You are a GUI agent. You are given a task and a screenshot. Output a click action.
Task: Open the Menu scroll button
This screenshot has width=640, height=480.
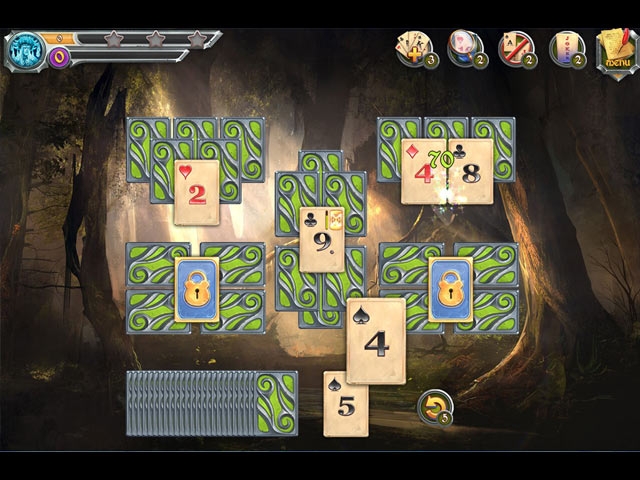[x=615, y=46]
